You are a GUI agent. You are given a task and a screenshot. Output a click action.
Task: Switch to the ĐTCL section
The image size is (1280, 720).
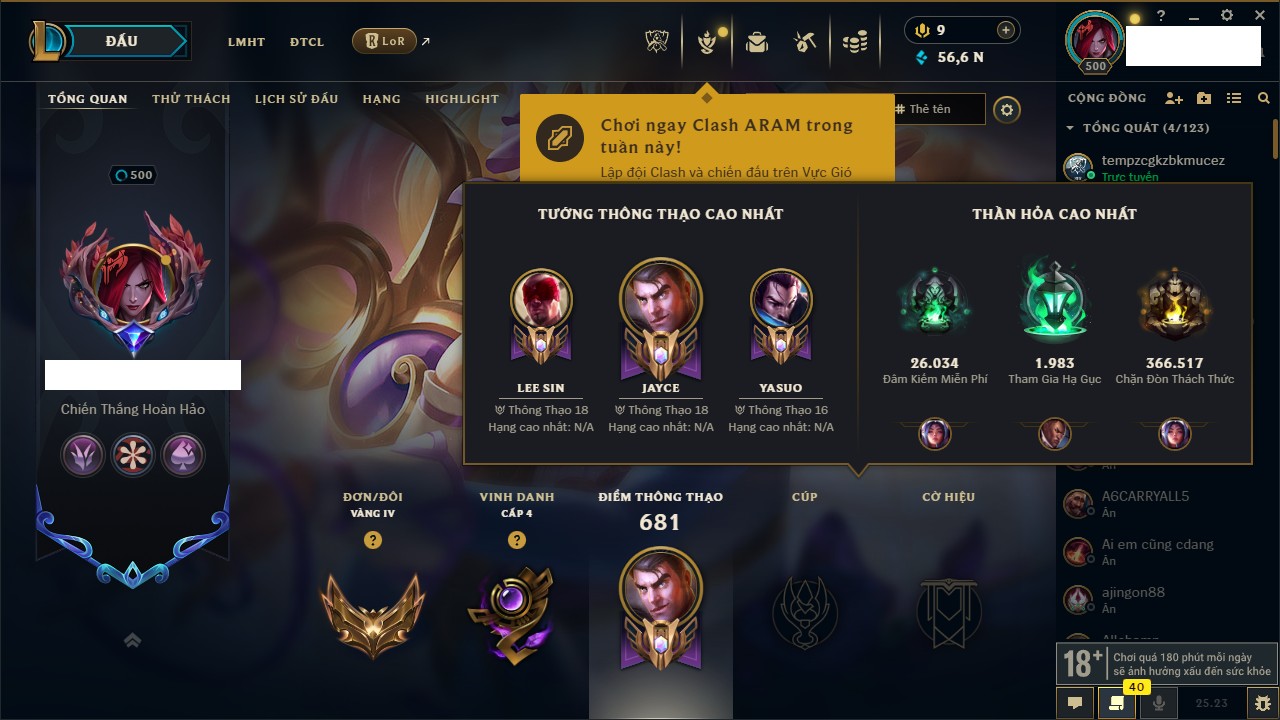click(307, 42)
